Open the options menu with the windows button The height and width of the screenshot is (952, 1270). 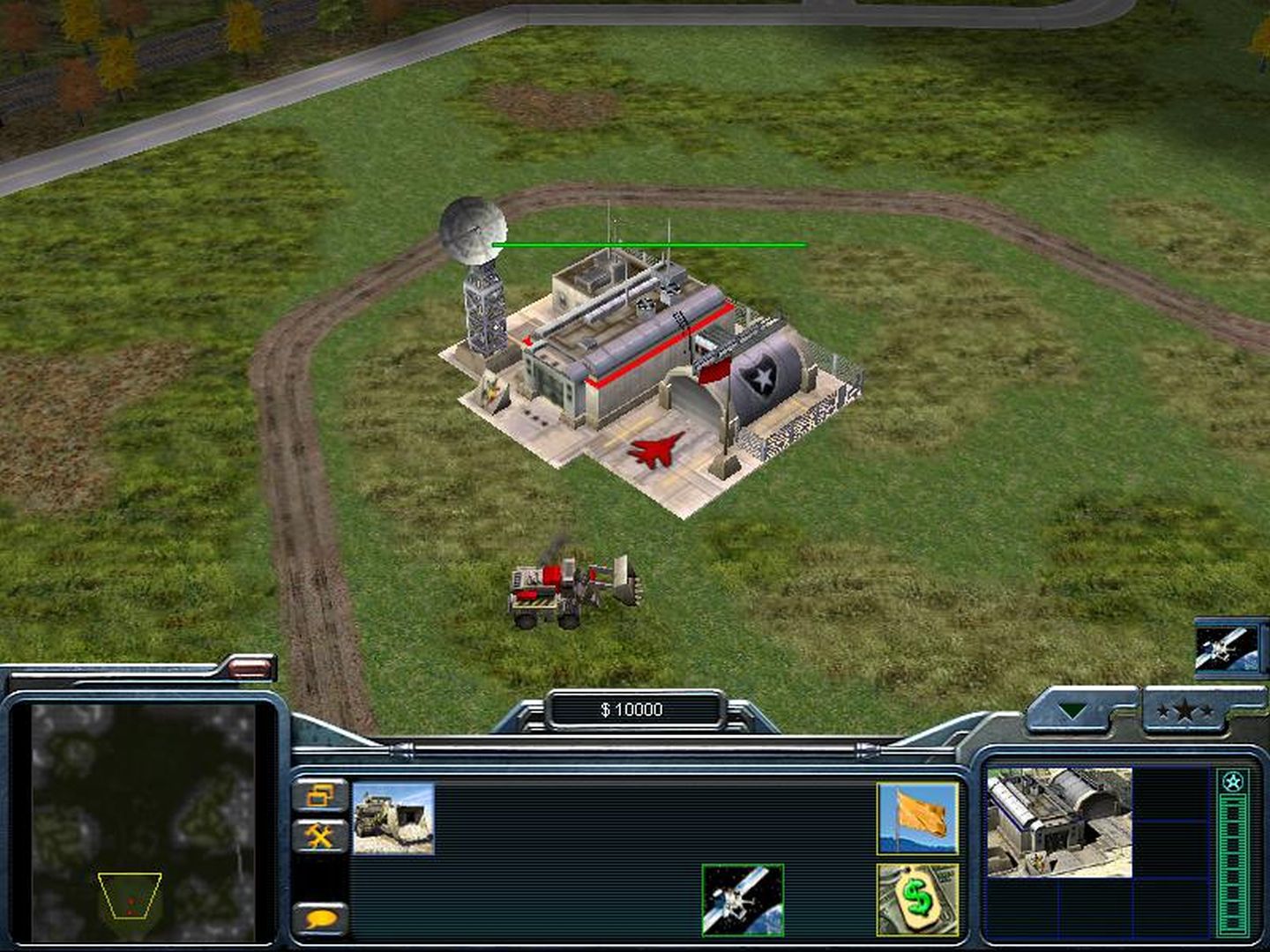tap(318, 796)
